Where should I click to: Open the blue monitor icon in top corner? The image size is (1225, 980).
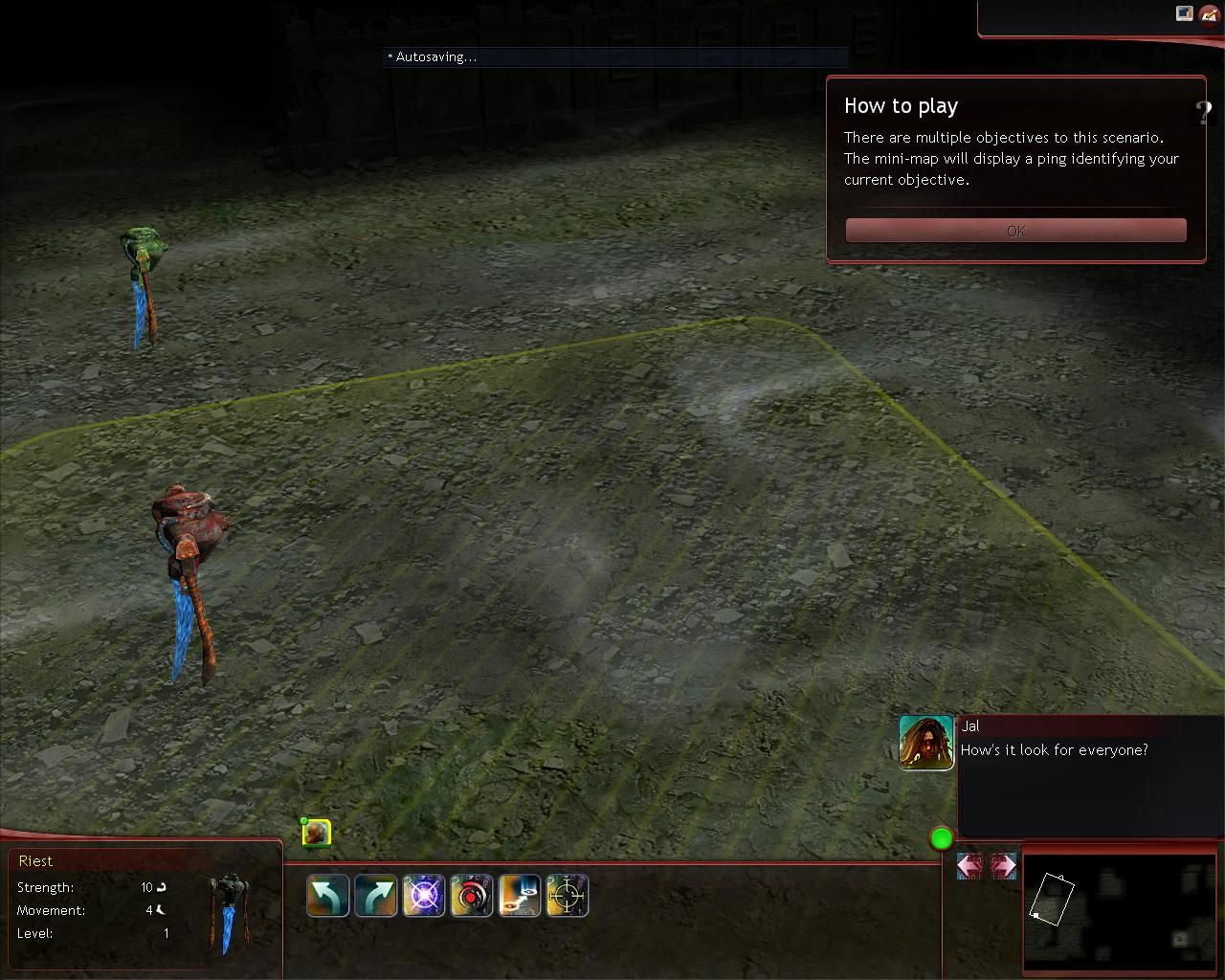coord(1185,13)
